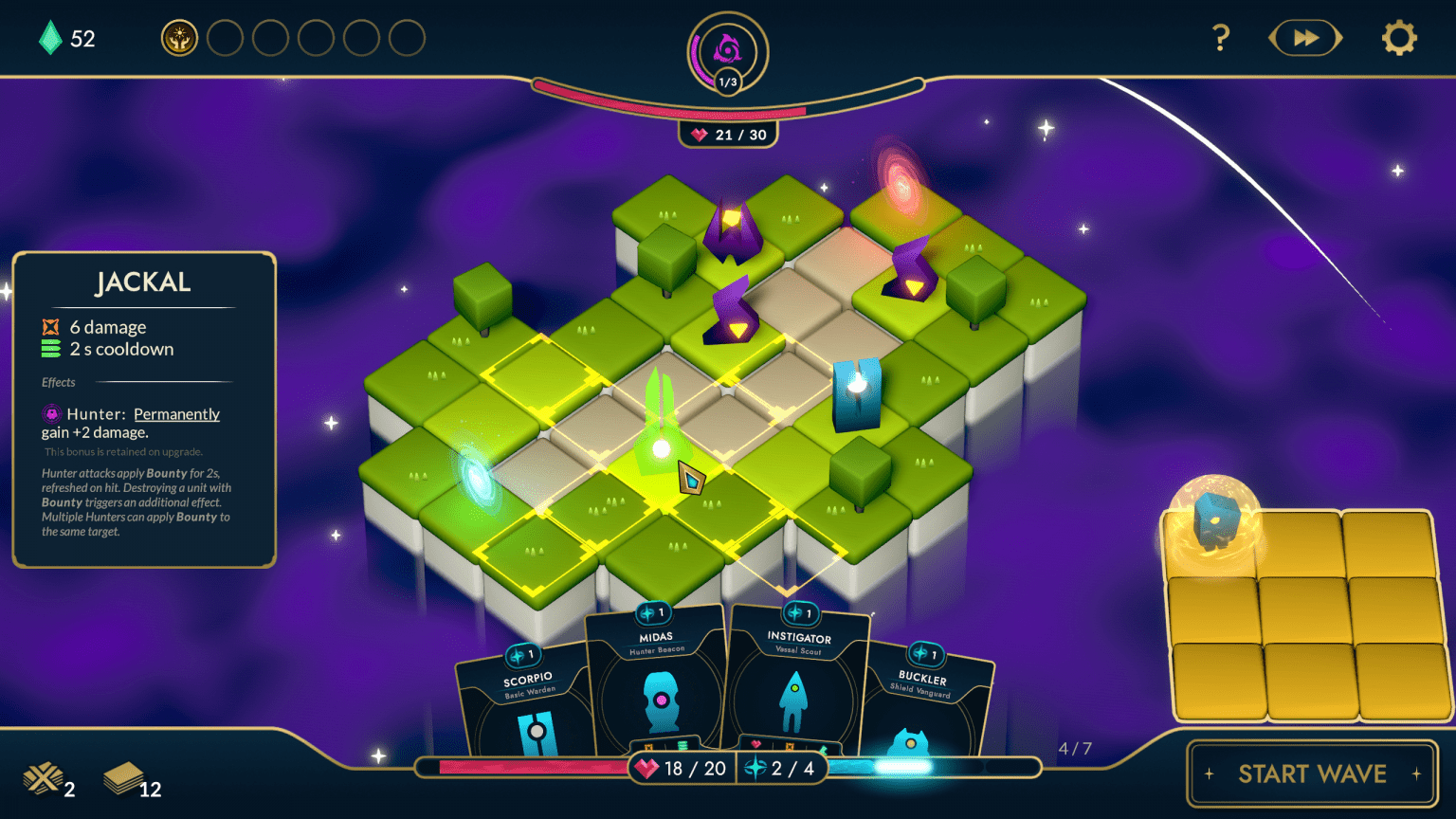Click the heart icon next to 18/20
Viewport: 1456px width, 819px height.
648,768
